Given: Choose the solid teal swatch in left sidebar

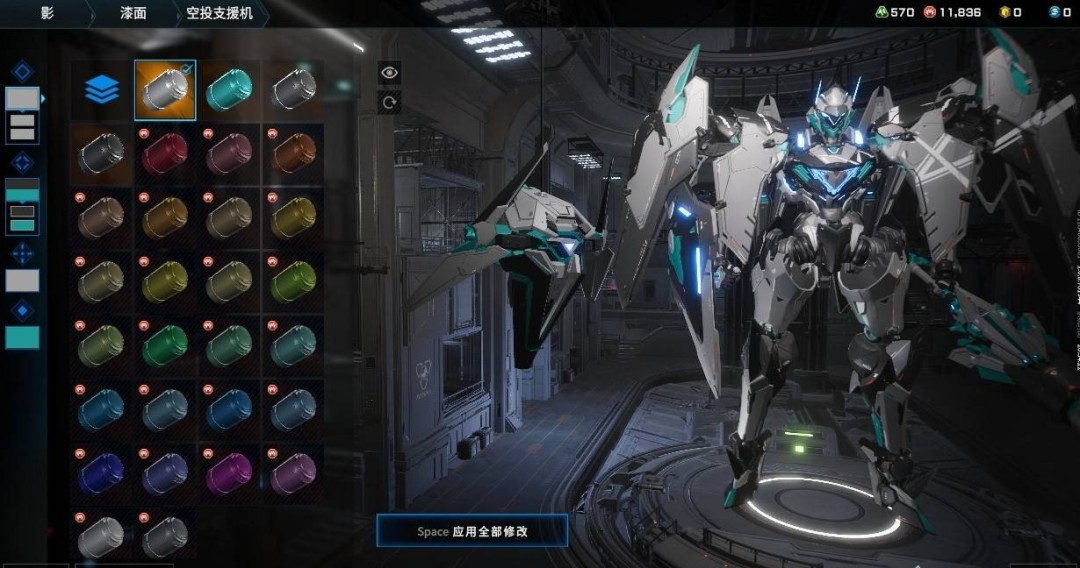Looking at the screenshot, I should 22,338.
